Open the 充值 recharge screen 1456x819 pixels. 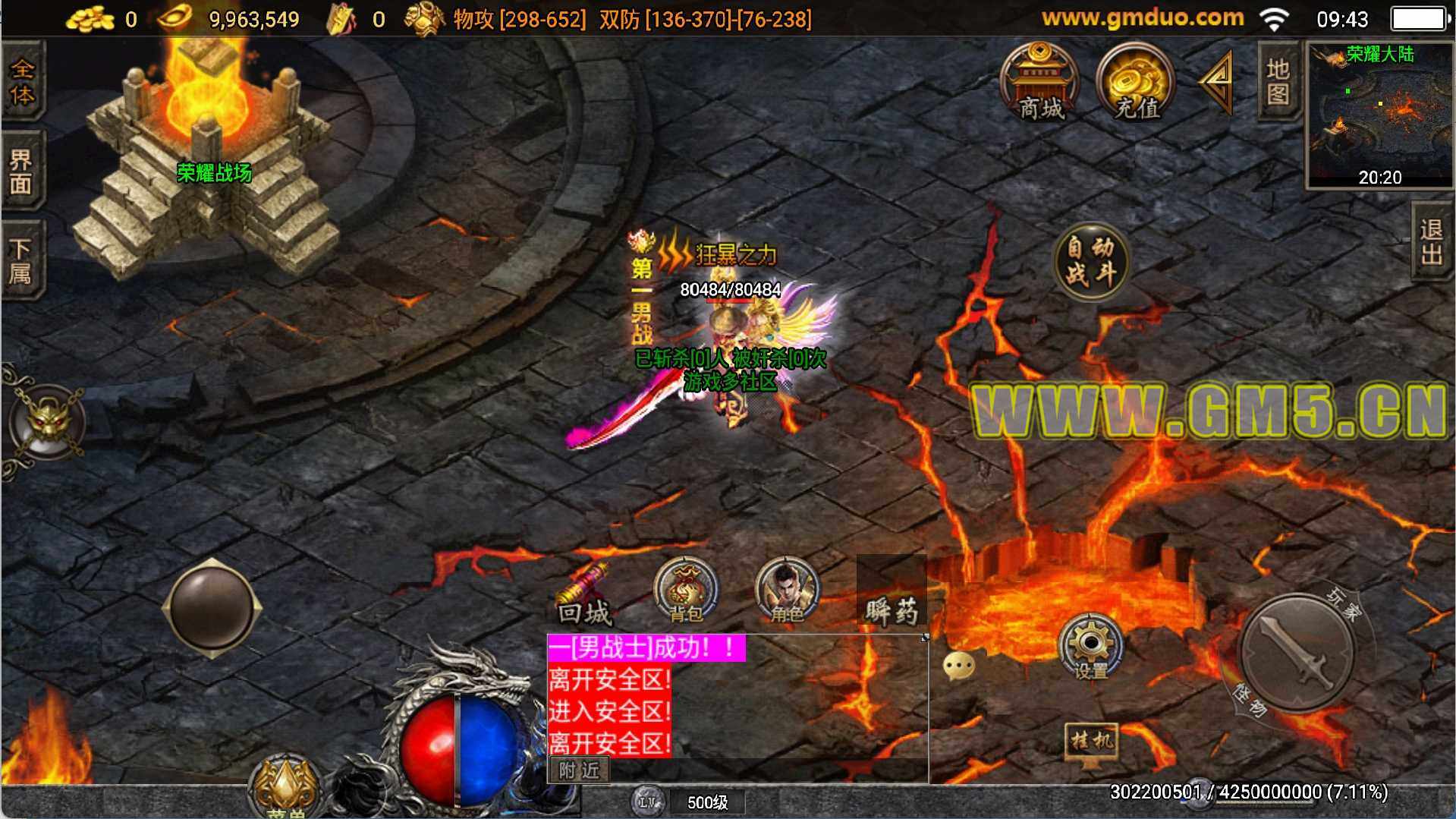click(x=1136, y=83)
